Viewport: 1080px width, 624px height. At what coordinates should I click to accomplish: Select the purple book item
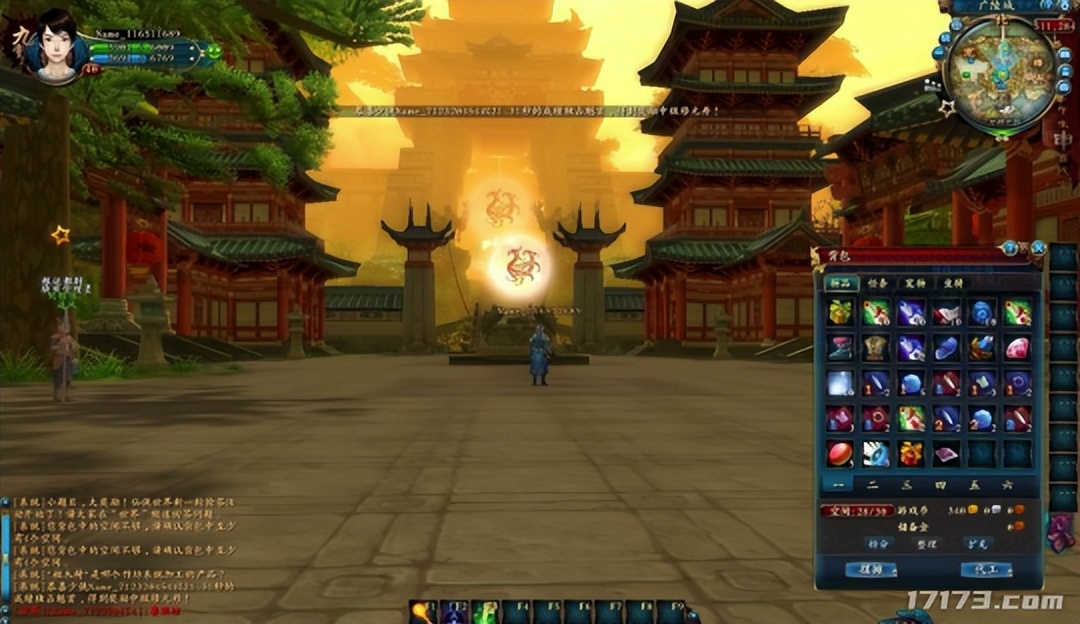pos(946,453)
